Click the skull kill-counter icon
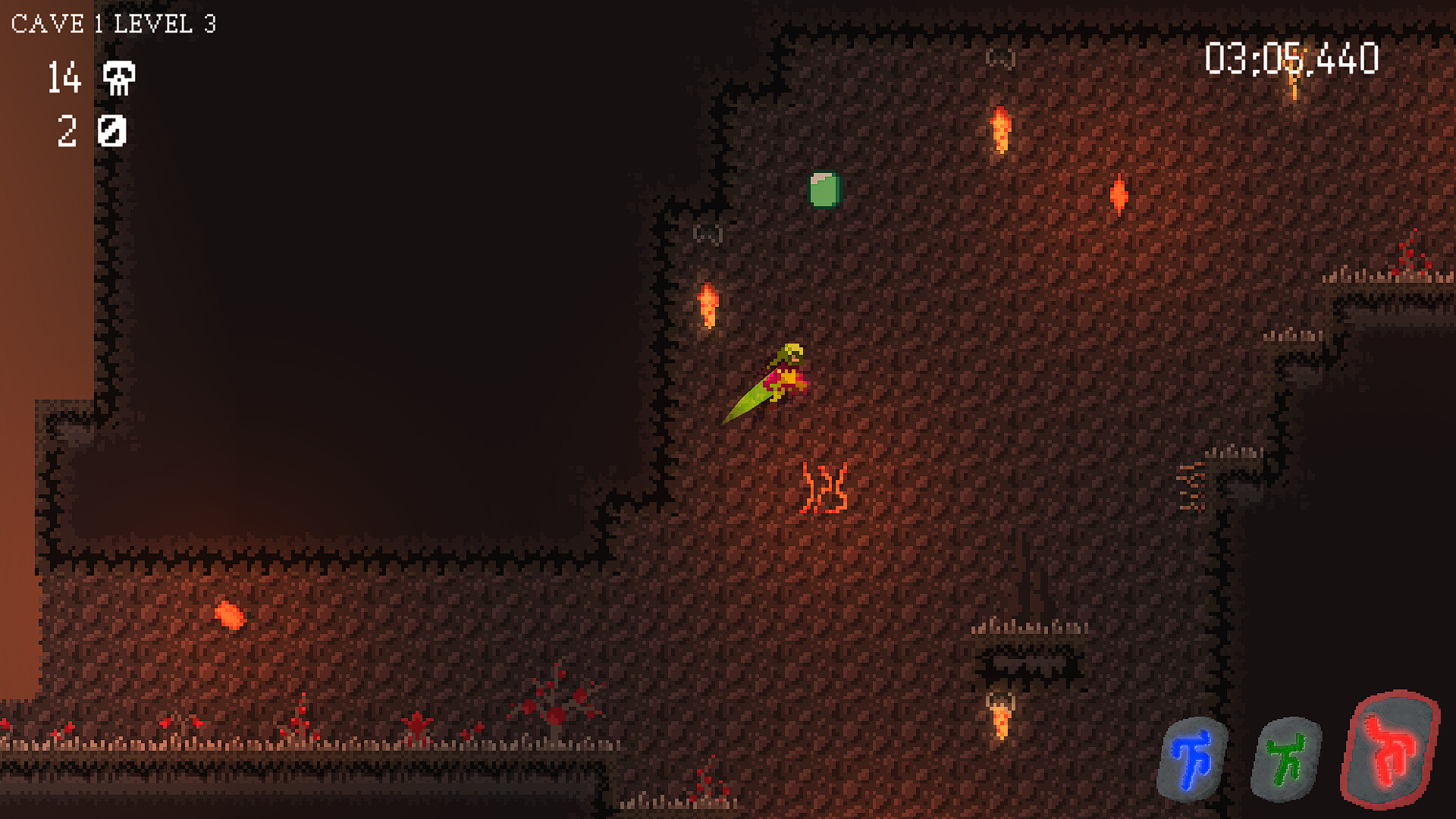 pos(118,78)
